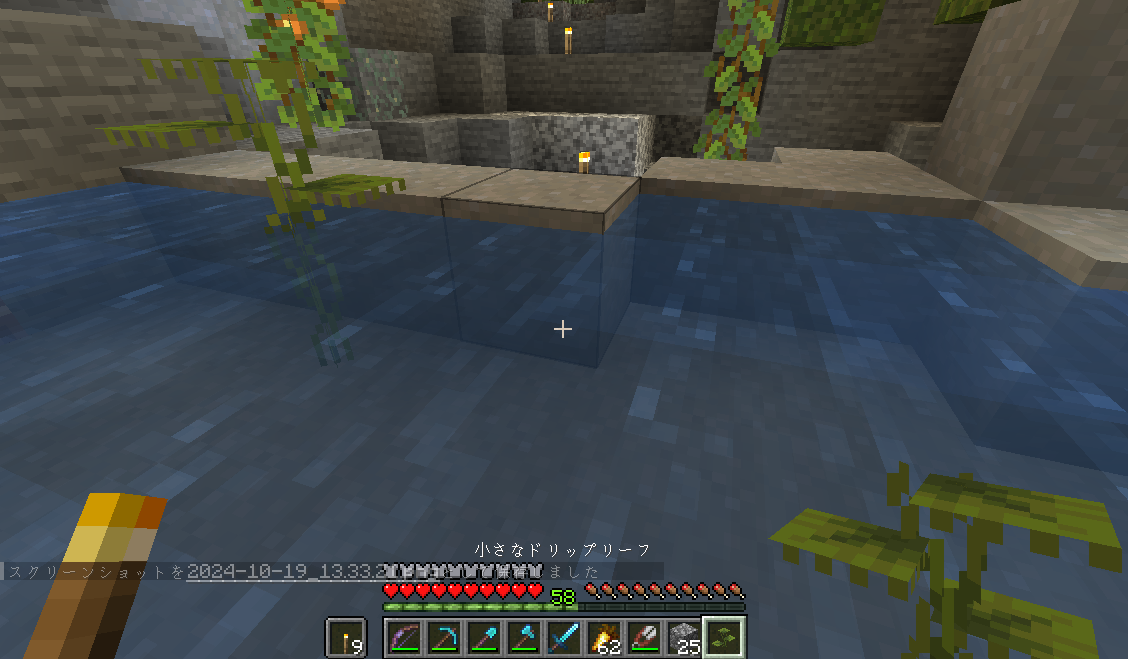Viewport: 1128px width, 659px height.
Task: Choose the gravel stack of 25
Action: 683,637
